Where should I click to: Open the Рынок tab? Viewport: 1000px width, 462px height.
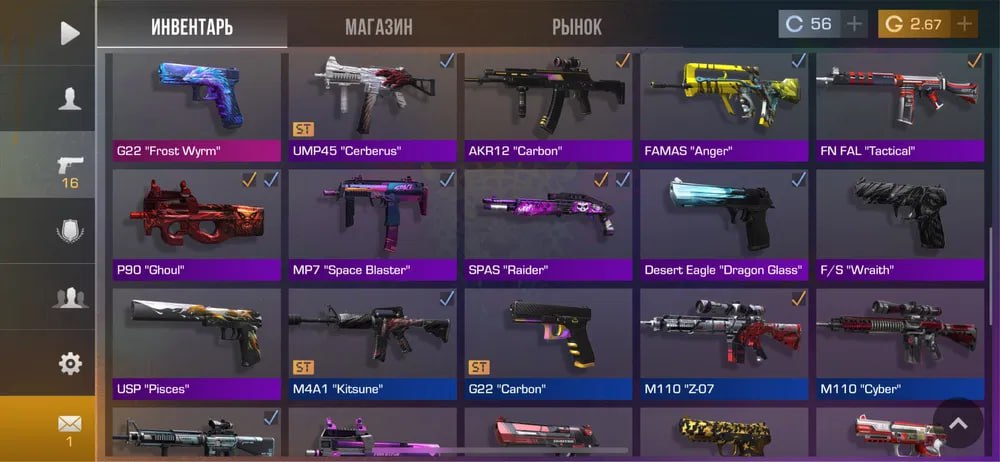tap(577, 27)
